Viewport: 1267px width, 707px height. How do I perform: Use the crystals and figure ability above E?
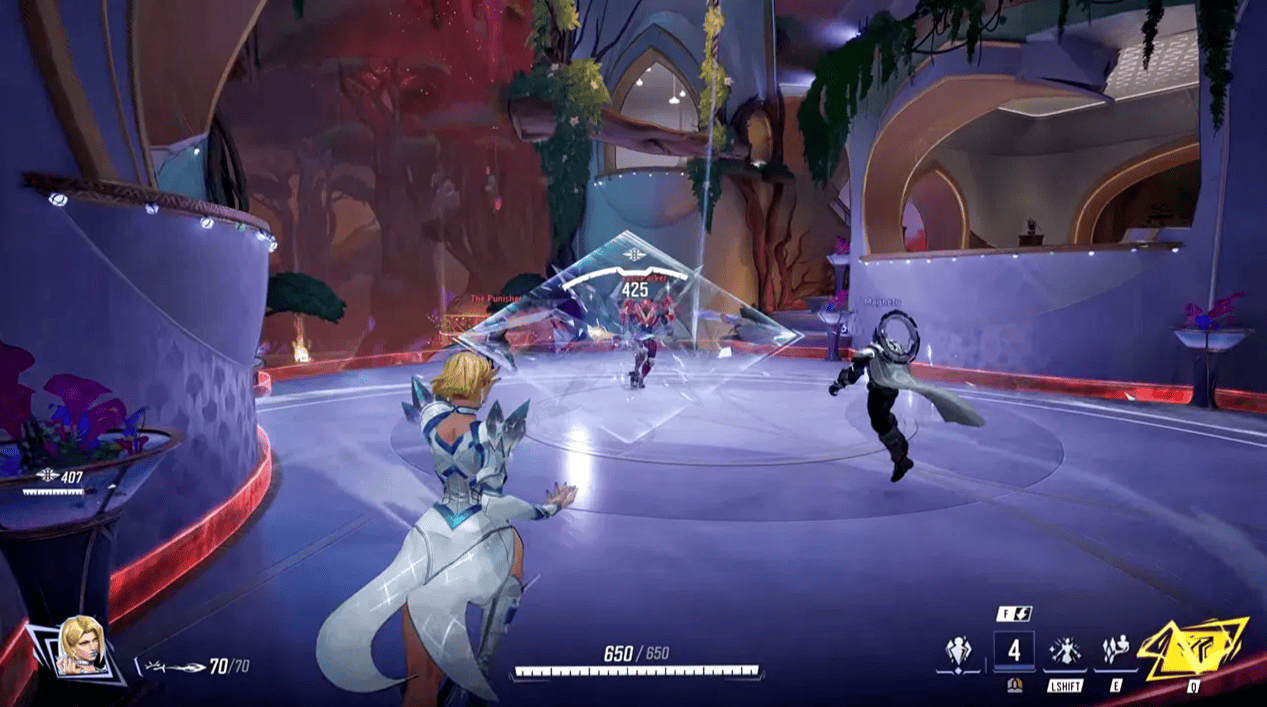click(1115, 652)
